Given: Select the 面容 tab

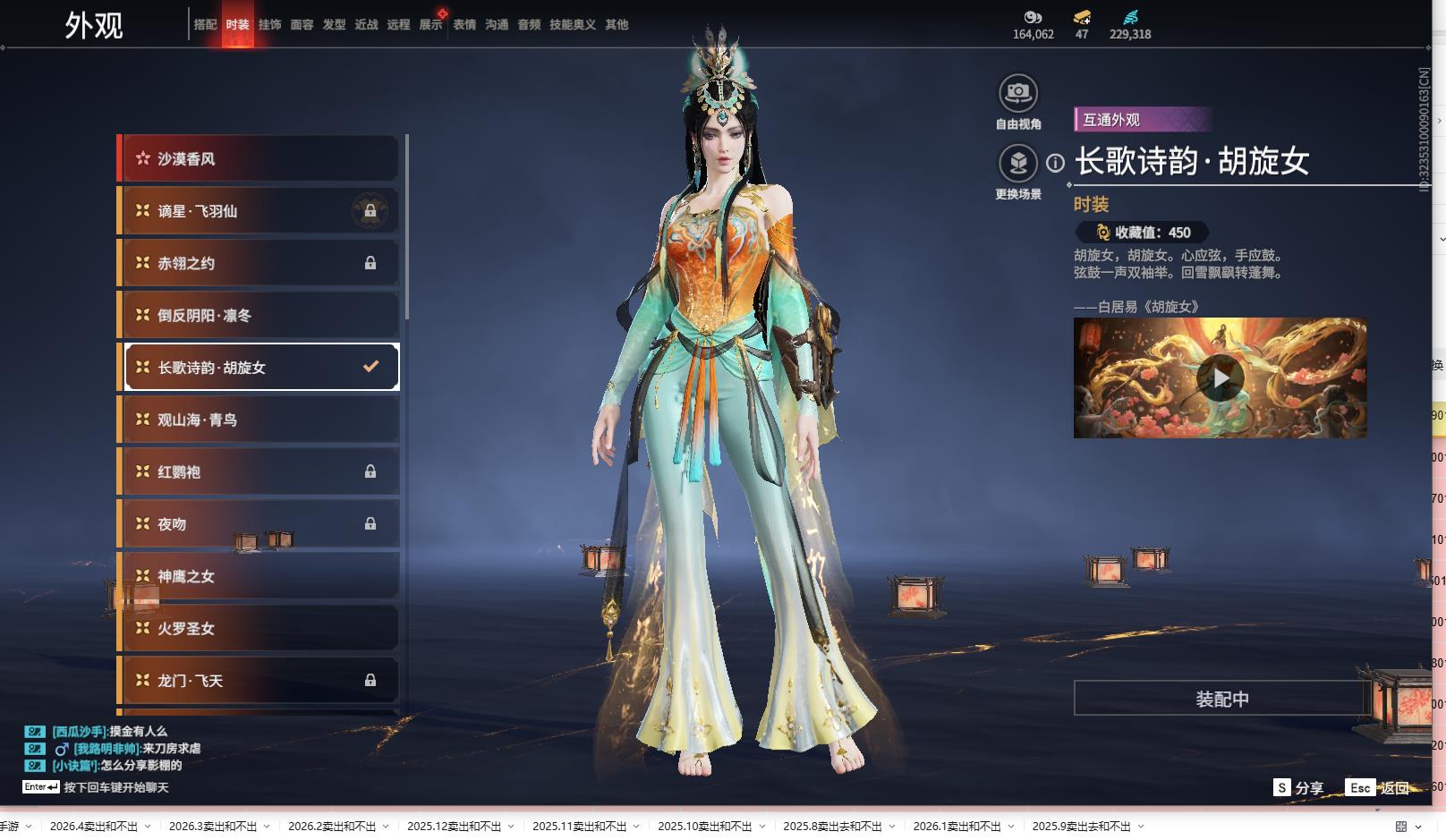Looking at the screenshot, I should click(x=302, y=25).
